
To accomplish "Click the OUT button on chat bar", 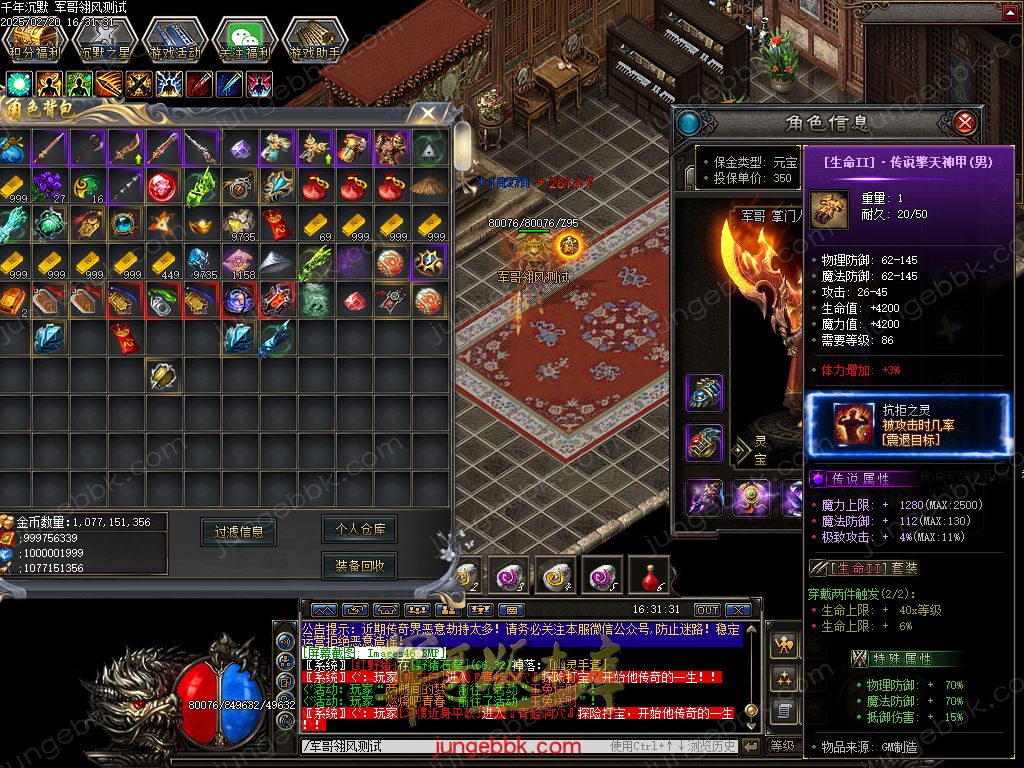I will click(x=707, y=610).
